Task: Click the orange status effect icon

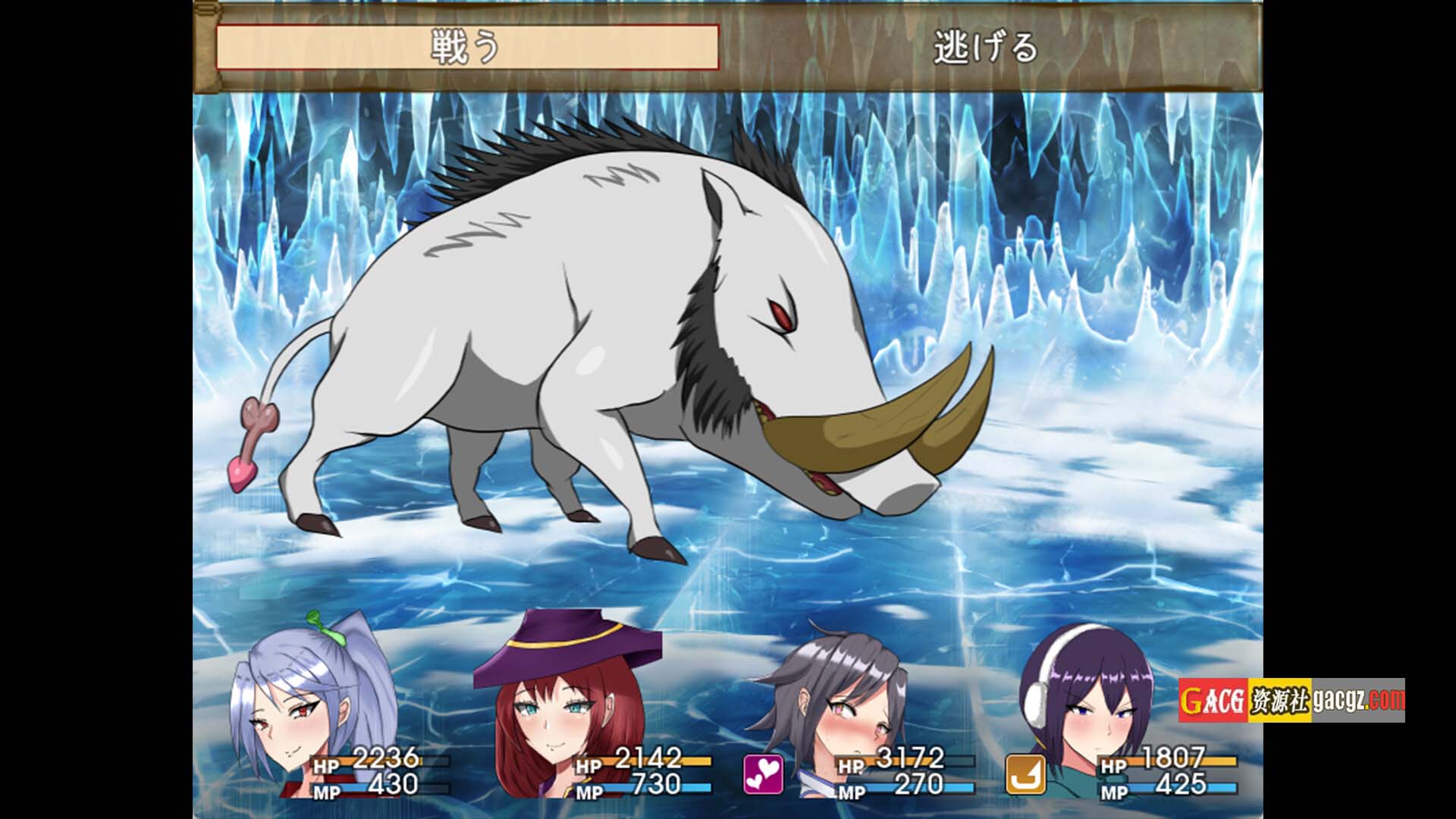Action: 1025,774
